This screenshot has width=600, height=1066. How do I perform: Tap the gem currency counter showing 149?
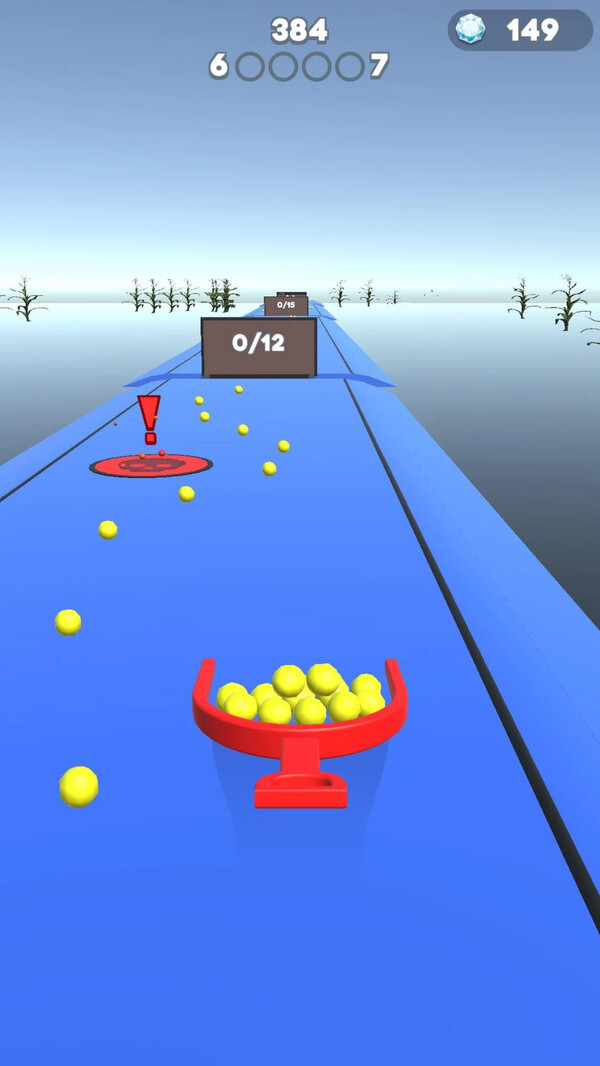click(520, 30)
